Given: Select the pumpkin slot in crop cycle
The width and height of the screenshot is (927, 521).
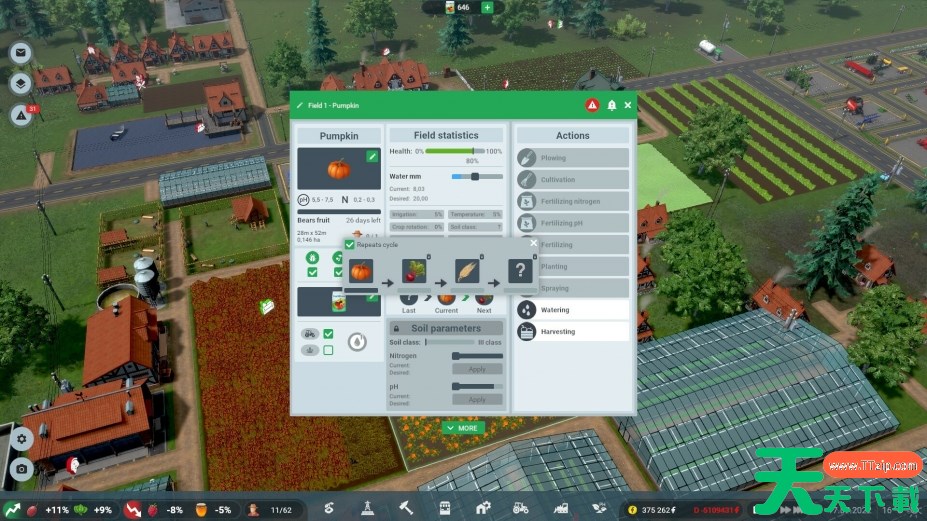Looking at the screenshot, I should click(x=360, y=271).
